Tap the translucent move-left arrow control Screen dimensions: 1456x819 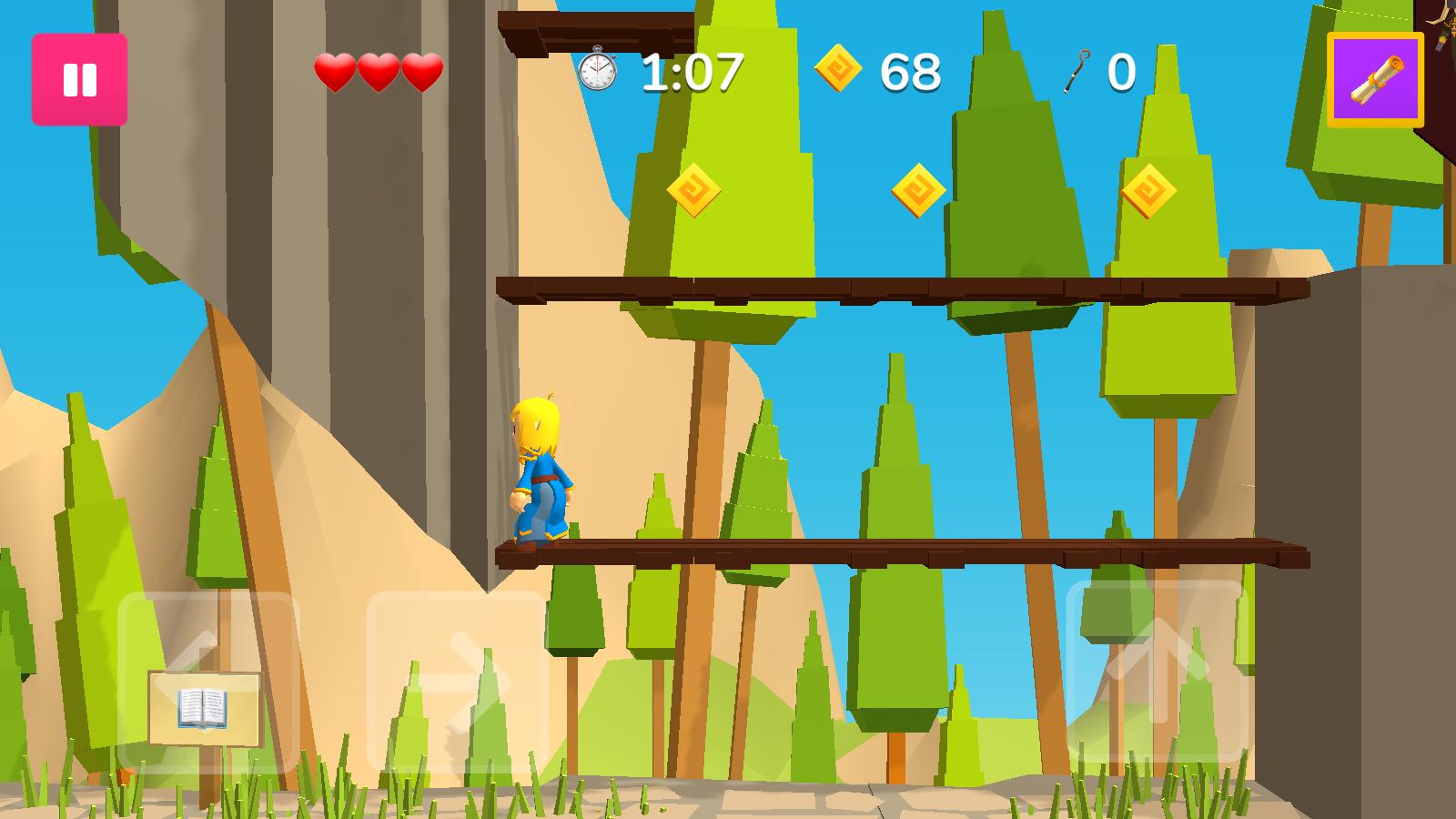pos(207,682)
